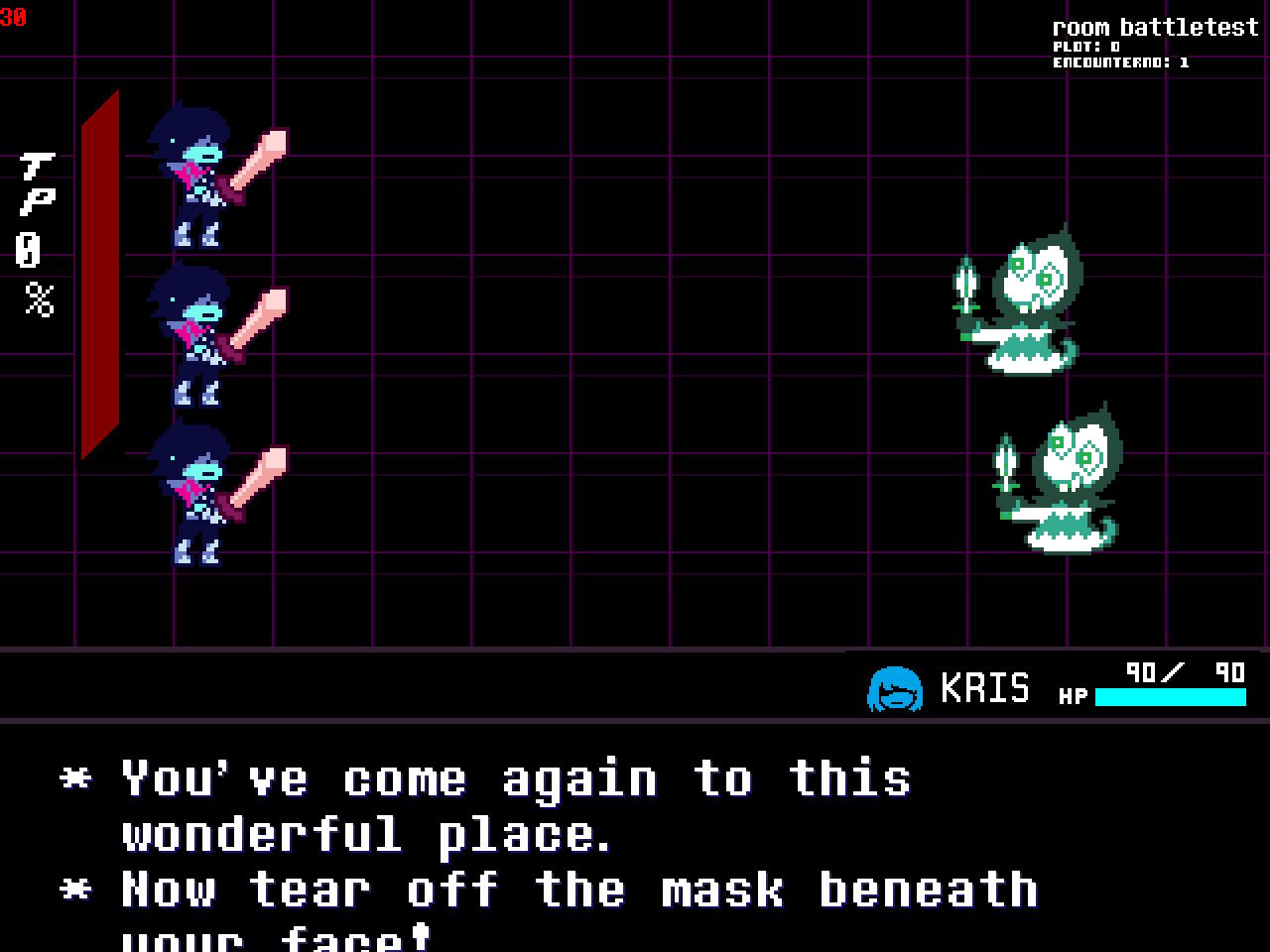Click the room battletest title text
The image size is (1270, 952).
tap(1156, 27)
